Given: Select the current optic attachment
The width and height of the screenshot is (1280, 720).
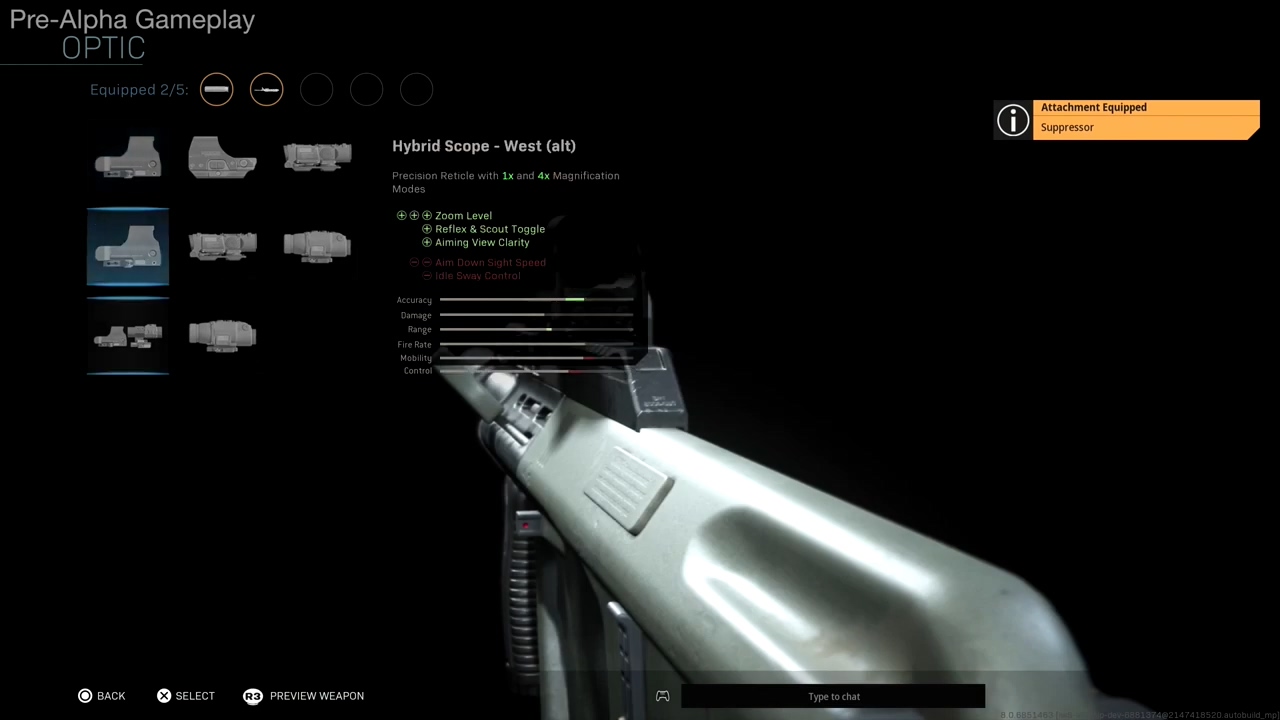Looking at the screenshot, I should 186,696.
